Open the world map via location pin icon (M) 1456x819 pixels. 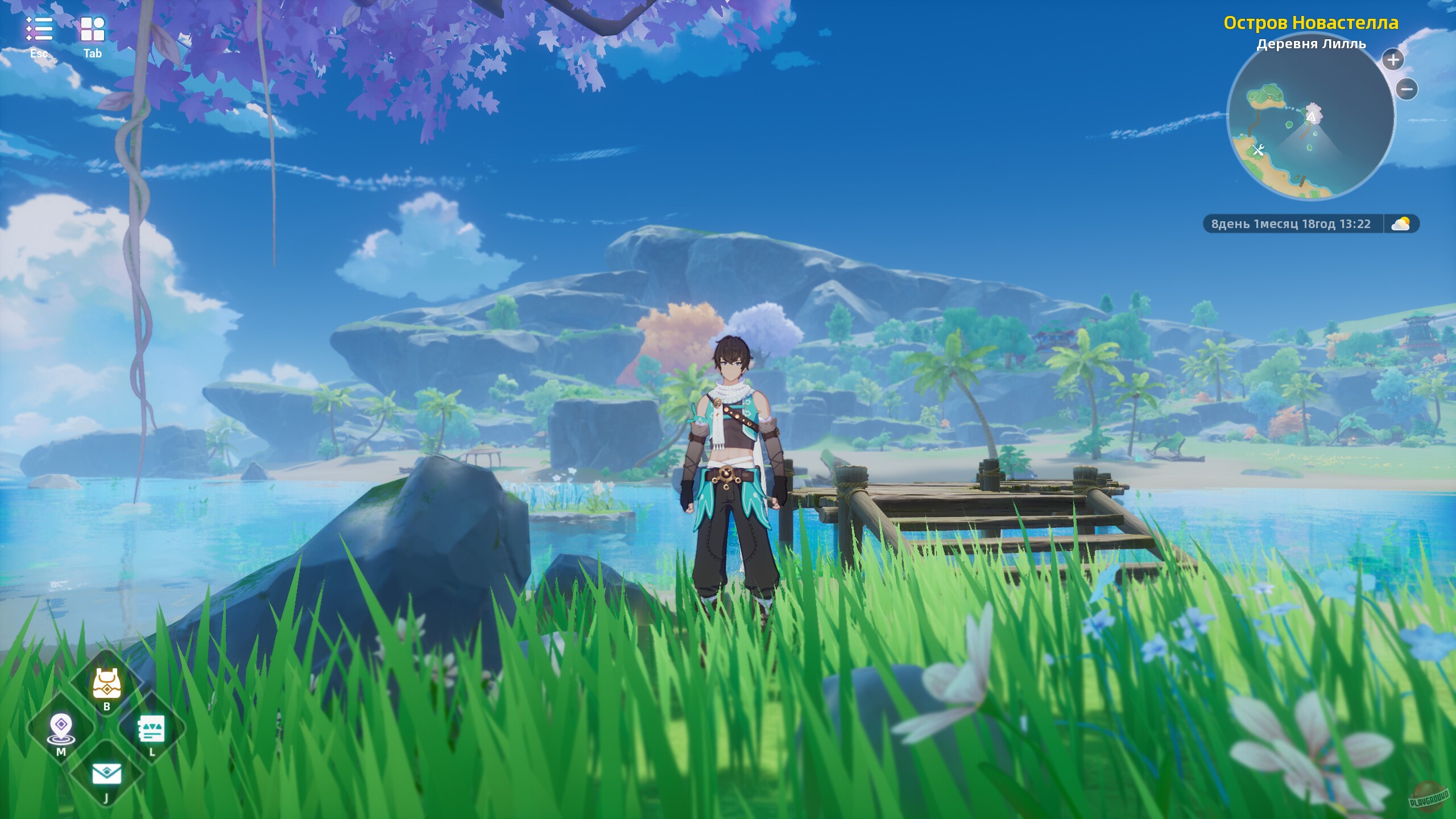pyautogui.click(x=61, y=726)
